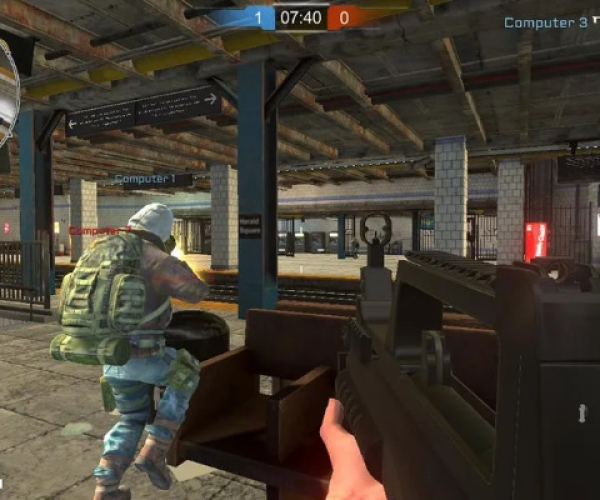Click the circular minimap at the screen edge
This screenshot has width=600, height=500.
pyautogui.click(x=8, y=88)
